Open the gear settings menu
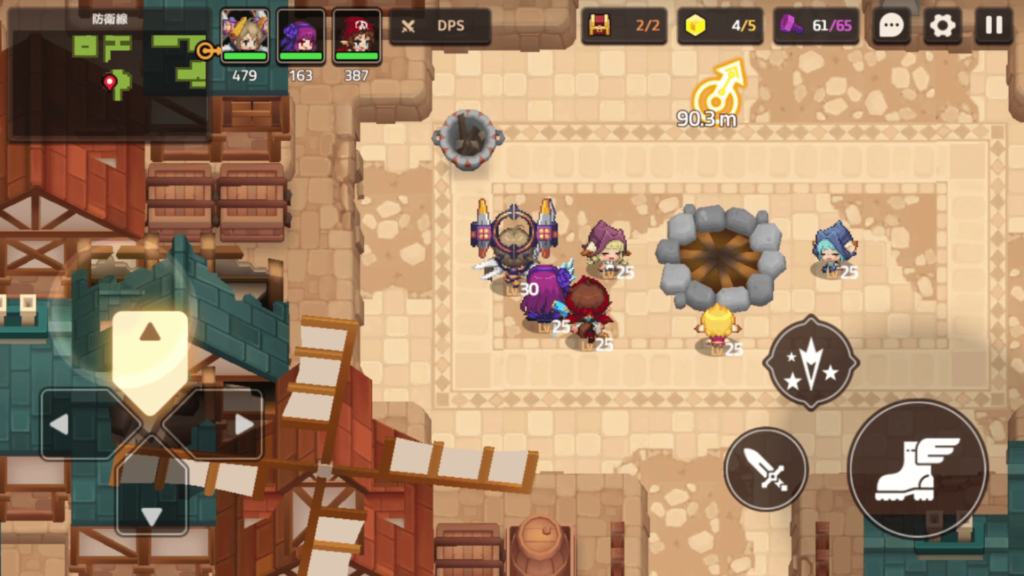This screenshot has width=1024, height=576. 942,26
